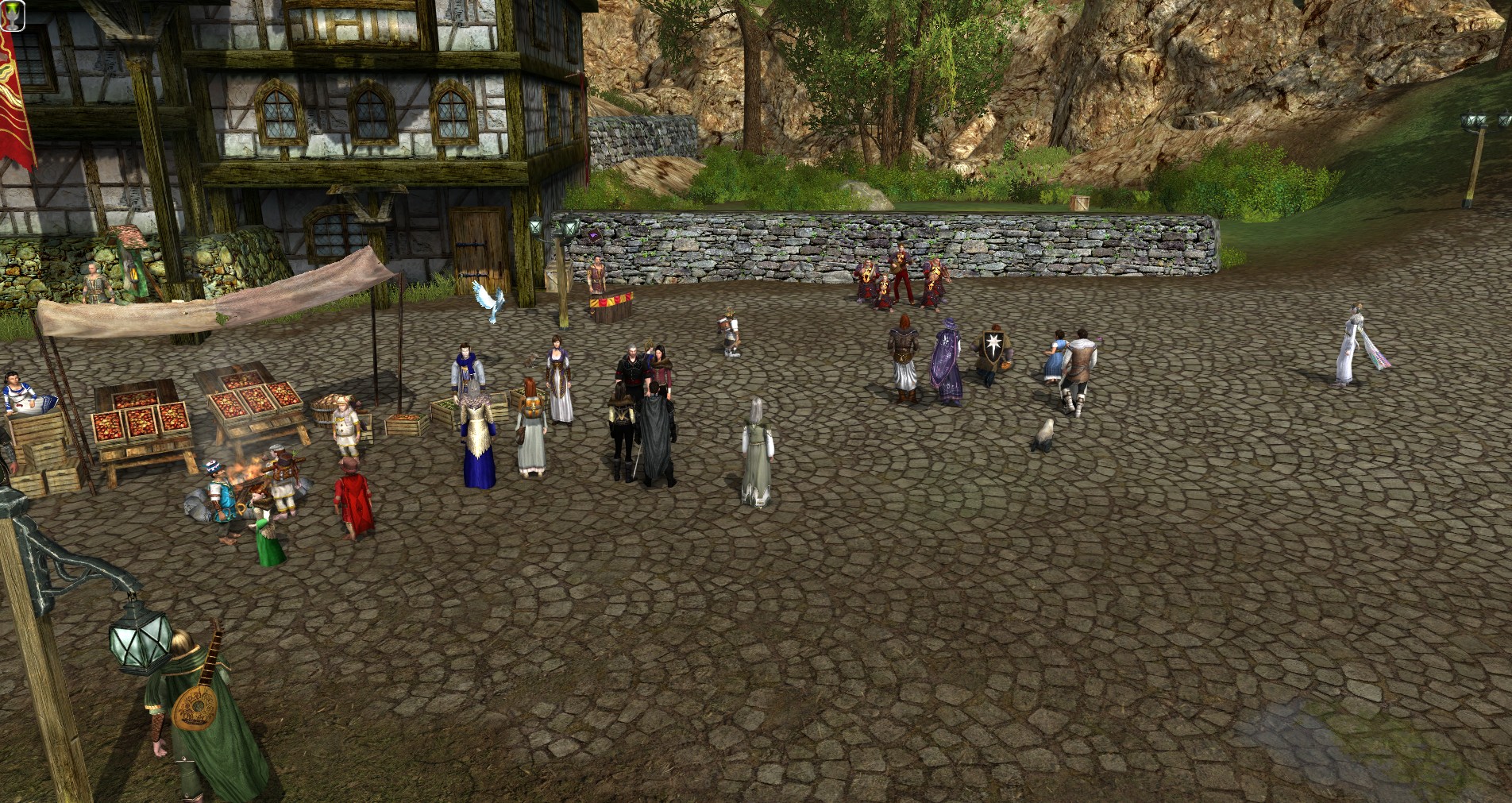This screenshot has height=803, width=1512.
Task: Click the green goblet icon
Action: pos(13,16)
